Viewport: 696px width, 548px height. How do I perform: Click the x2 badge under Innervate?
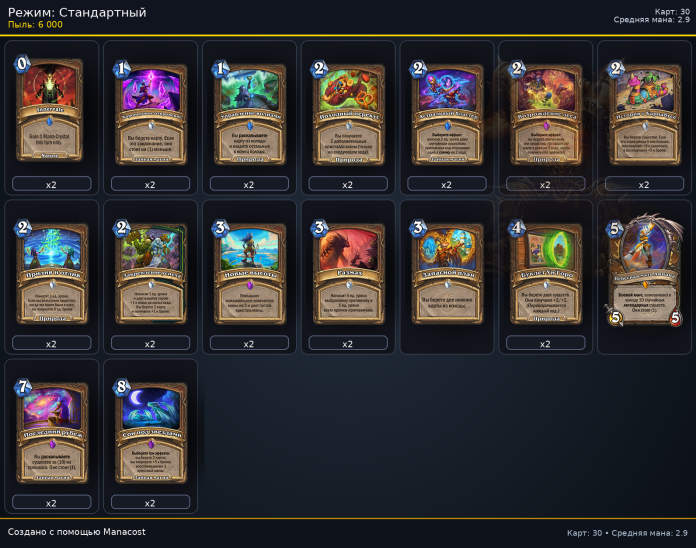(x=51, y=184)
